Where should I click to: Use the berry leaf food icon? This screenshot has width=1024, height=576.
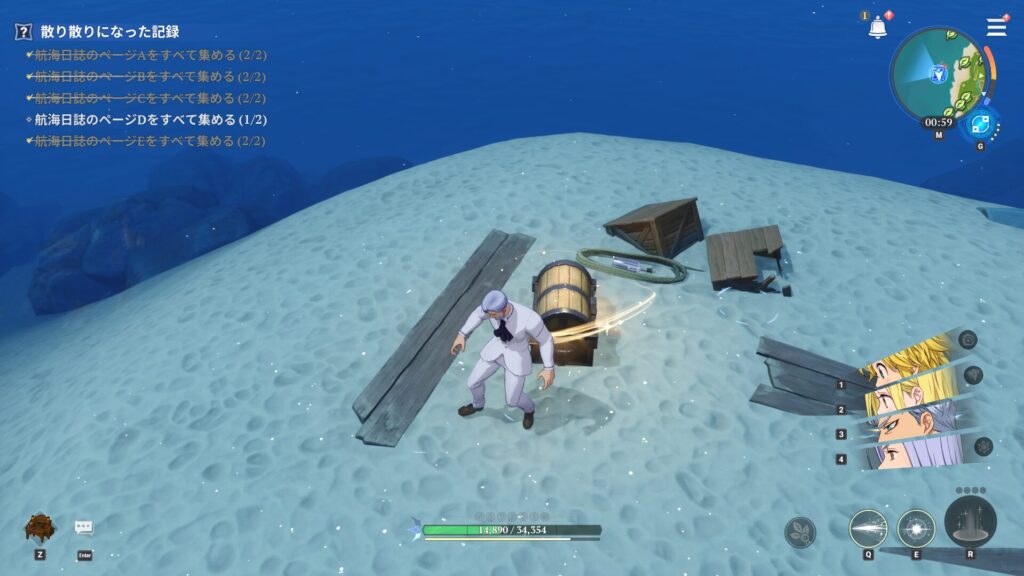800,531
